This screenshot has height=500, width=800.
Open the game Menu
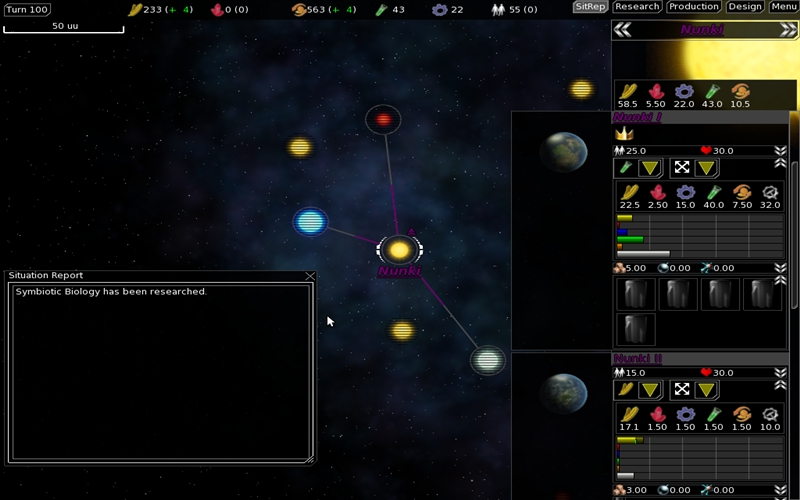(783, 7)
